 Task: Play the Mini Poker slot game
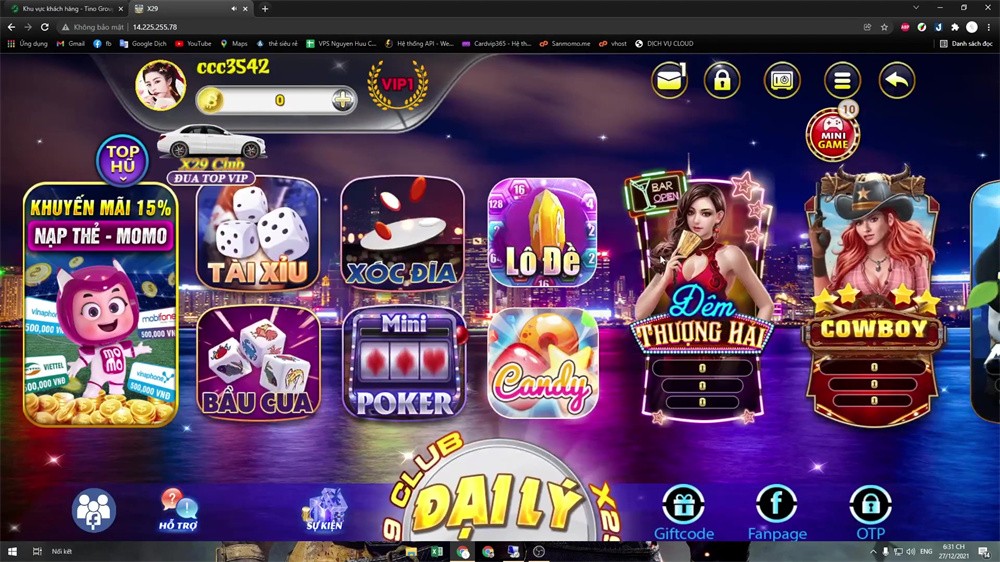point(403,363)
